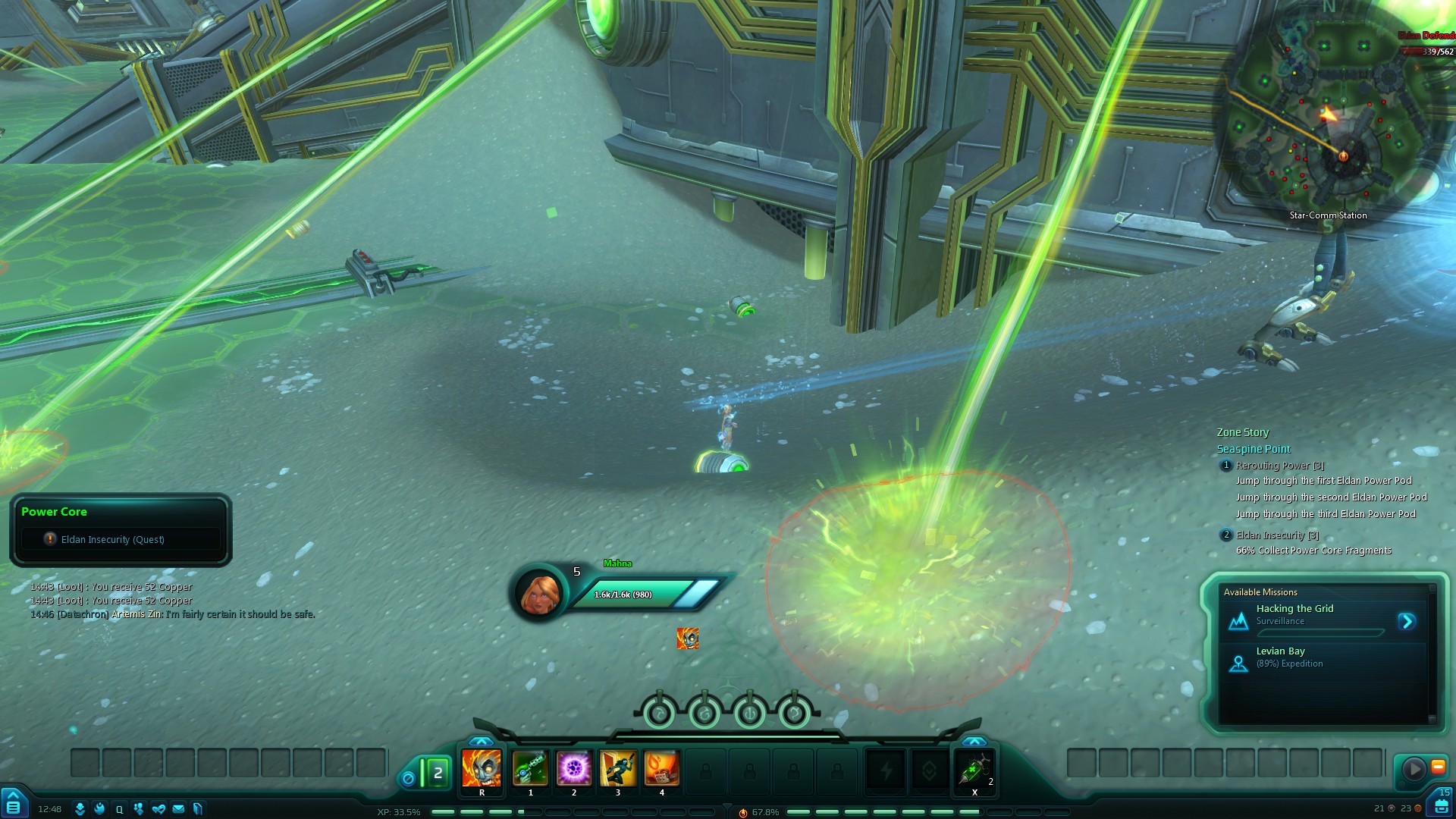Viewport: 1456px width, 819px height.
Task: Activate the fiery device ability in slot 4
Action: tap(661, 769)
